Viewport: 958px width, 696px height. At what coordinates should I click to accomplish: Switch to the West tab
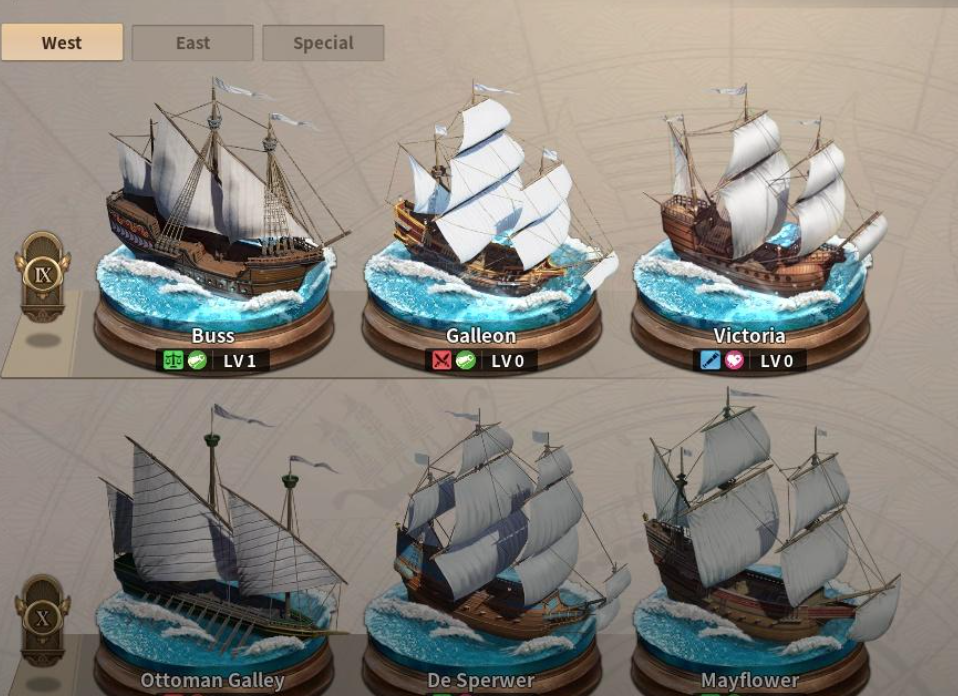(x=62, y=43)
